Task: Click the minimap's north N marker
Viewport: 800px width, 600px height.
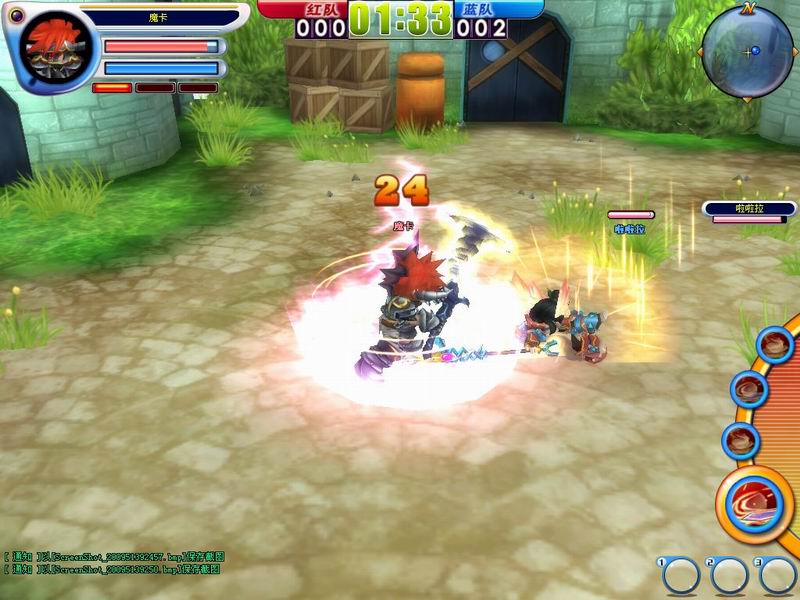Action: [x=748, y=8]
